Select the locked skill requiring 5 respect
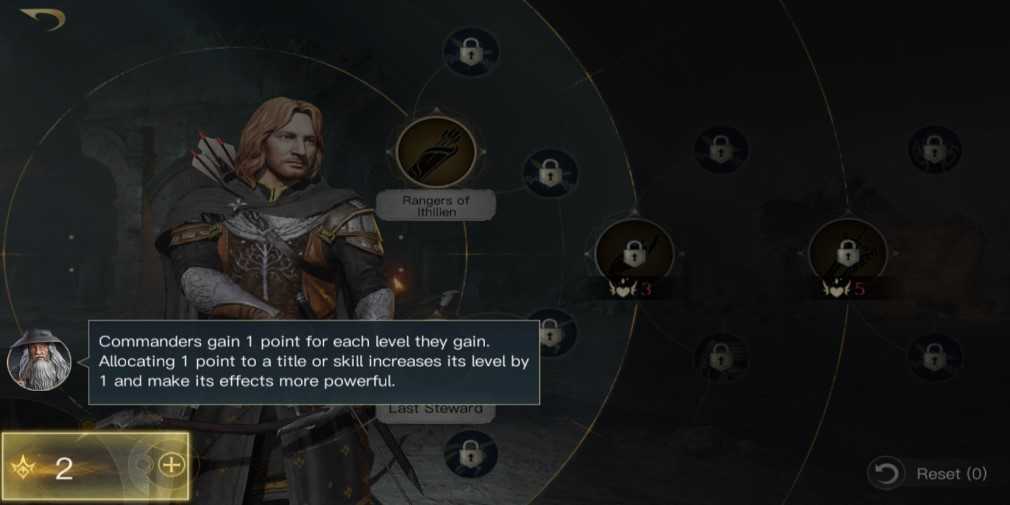This screenshot has width=1010, height=505. pyautogui.click(x=847, y=252)
